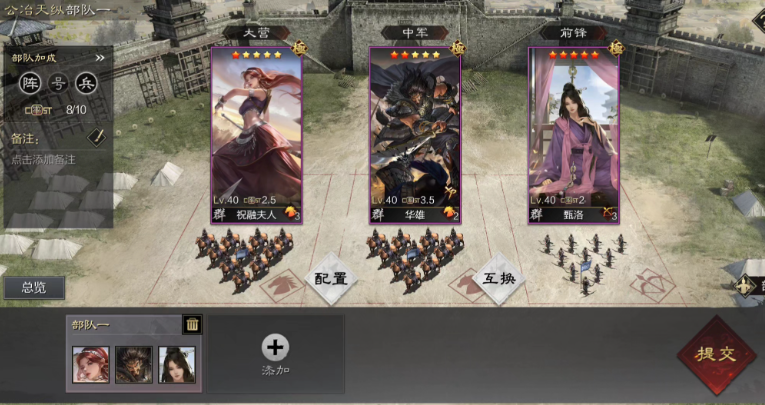Select the 华雄 general card
This screenshot has height=405, width=765.
(415, 133)
